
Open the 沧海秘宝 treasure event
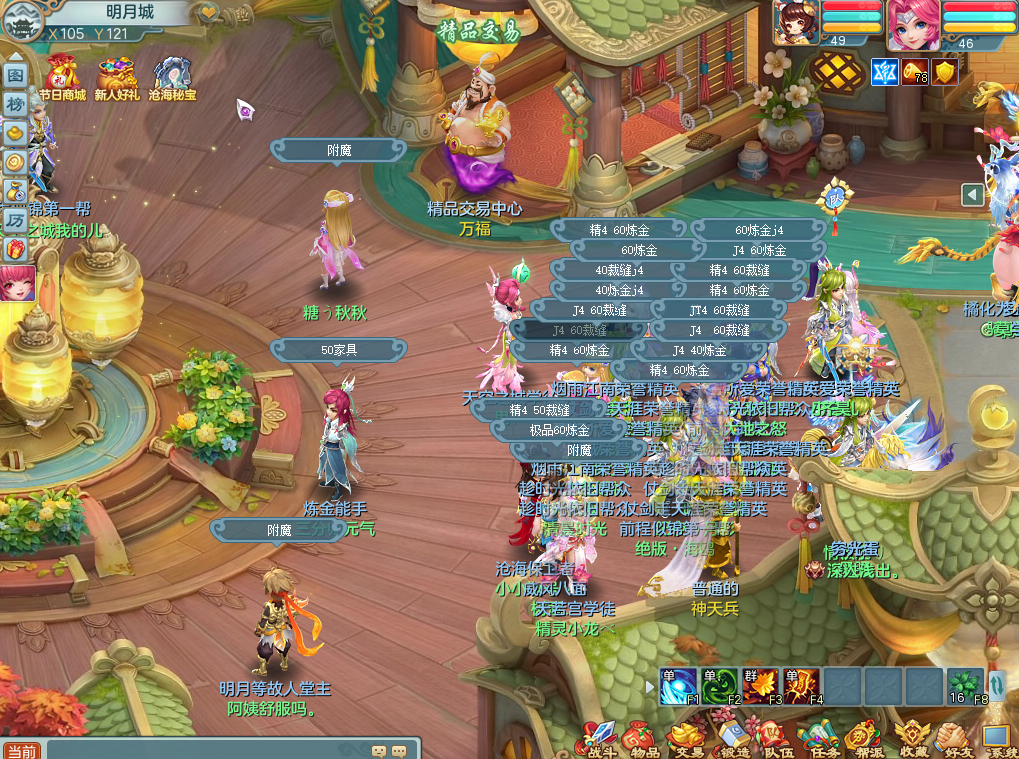pyautogui.click(x=172, y=79)
